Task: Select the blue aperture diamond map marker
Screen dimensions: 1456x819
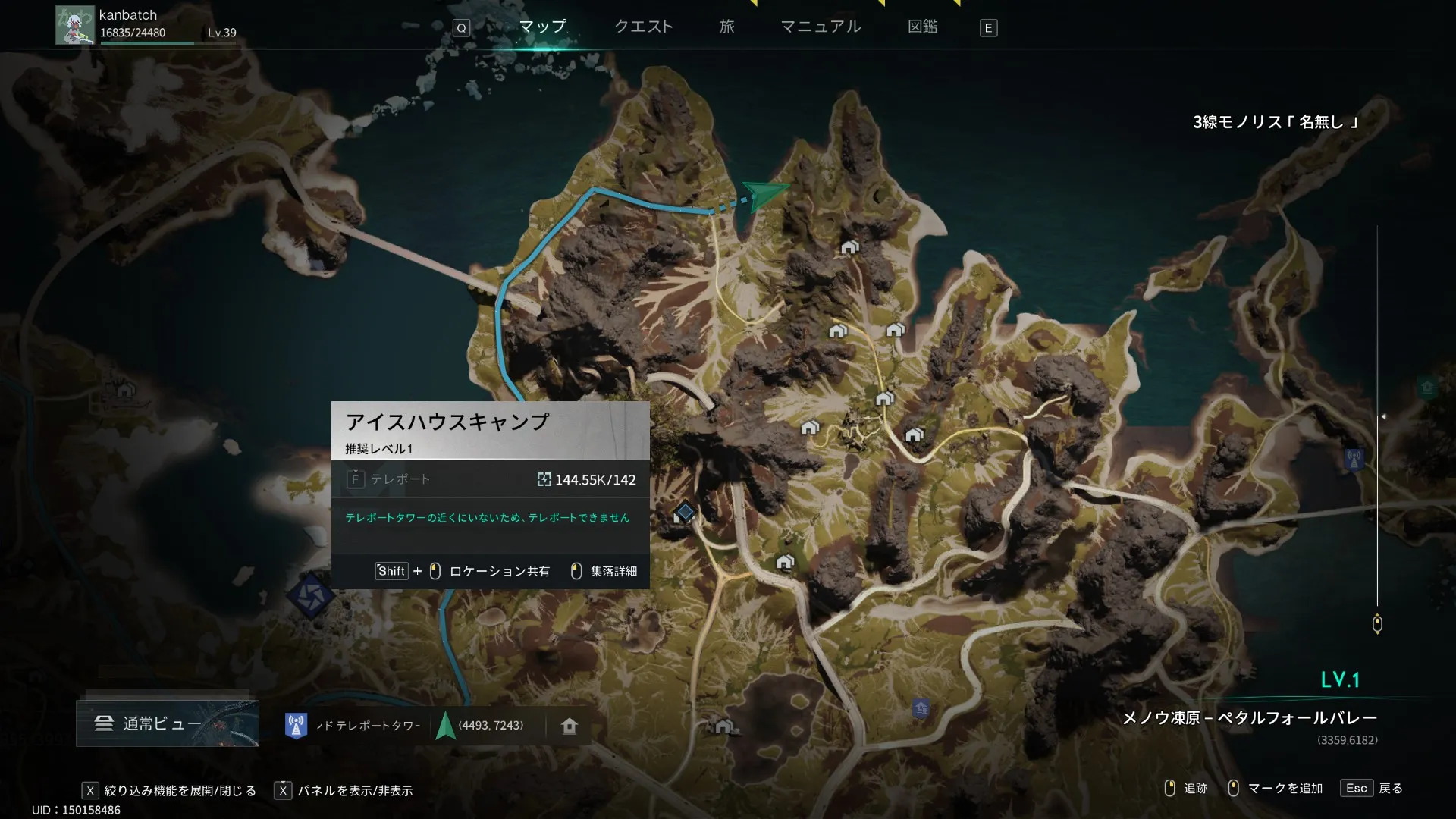Action: [310, 595]
